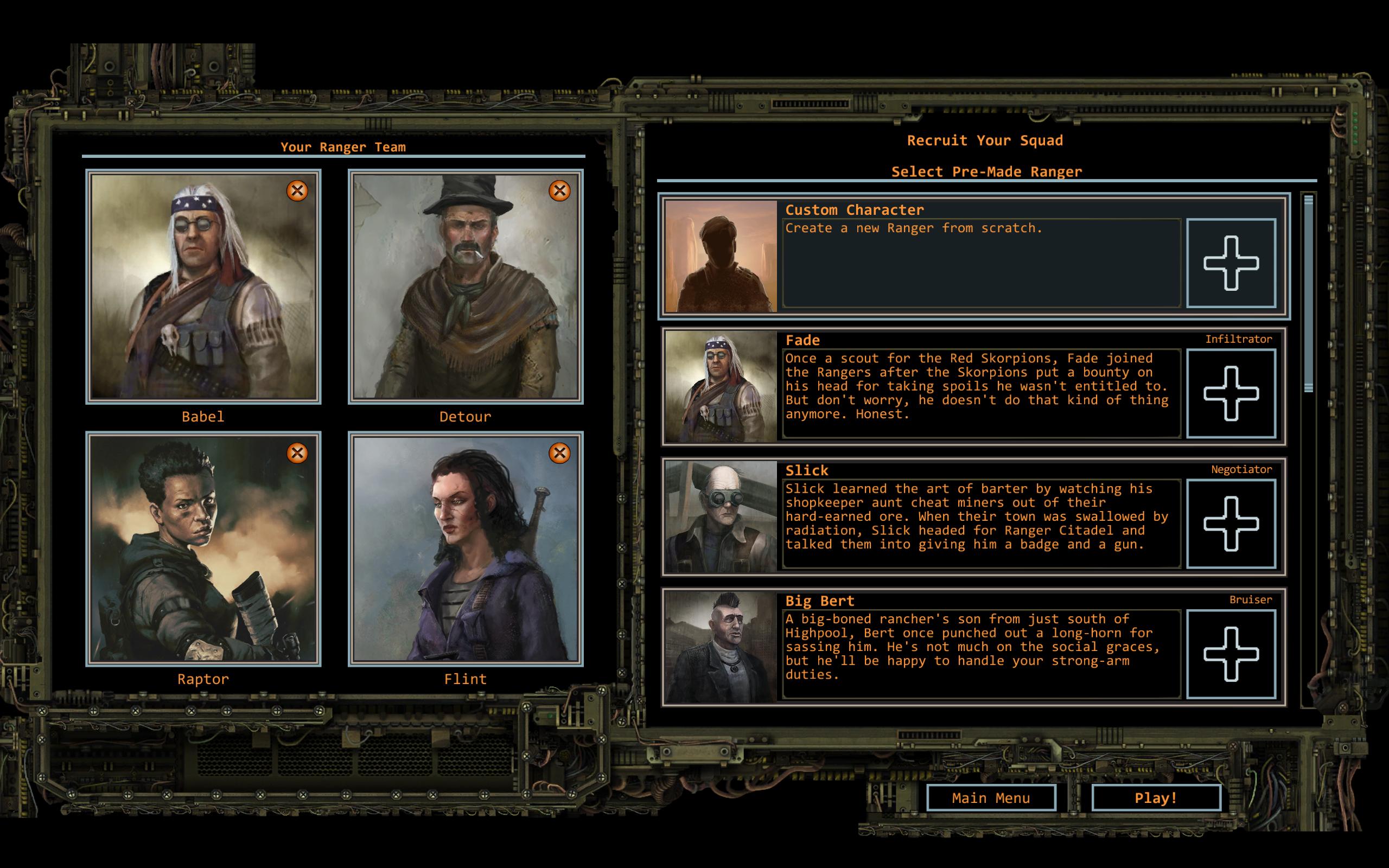Screen dimensions: 1389x868
Task: Choose the Big Bert ranger thumbnail
Action: pyautogui.click(x=721, y=647)
